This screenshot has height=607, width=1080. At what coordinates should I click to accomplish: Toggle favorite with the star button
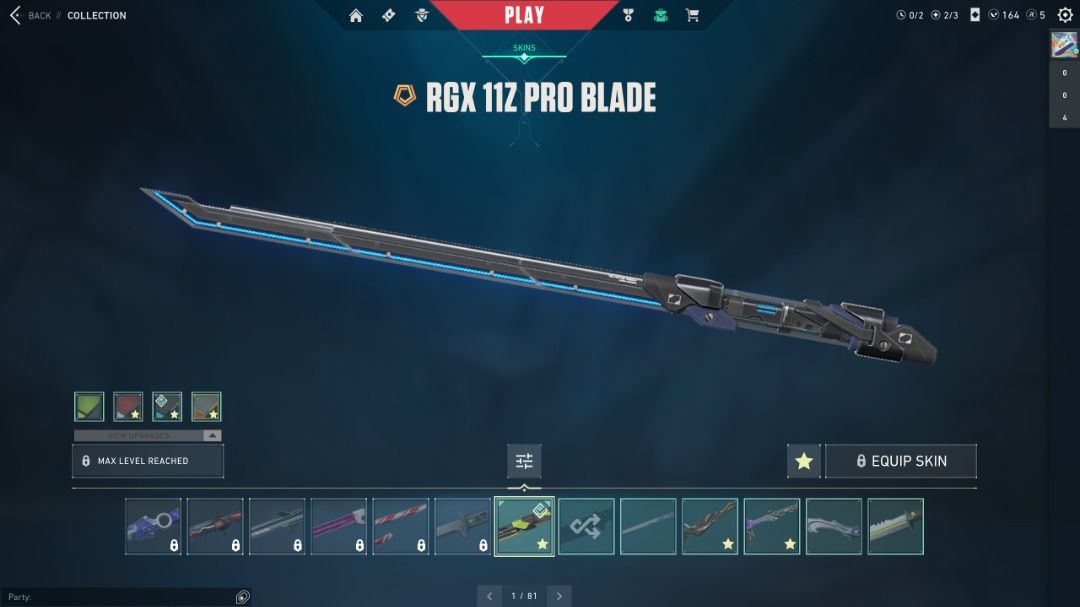click(804, 461)
